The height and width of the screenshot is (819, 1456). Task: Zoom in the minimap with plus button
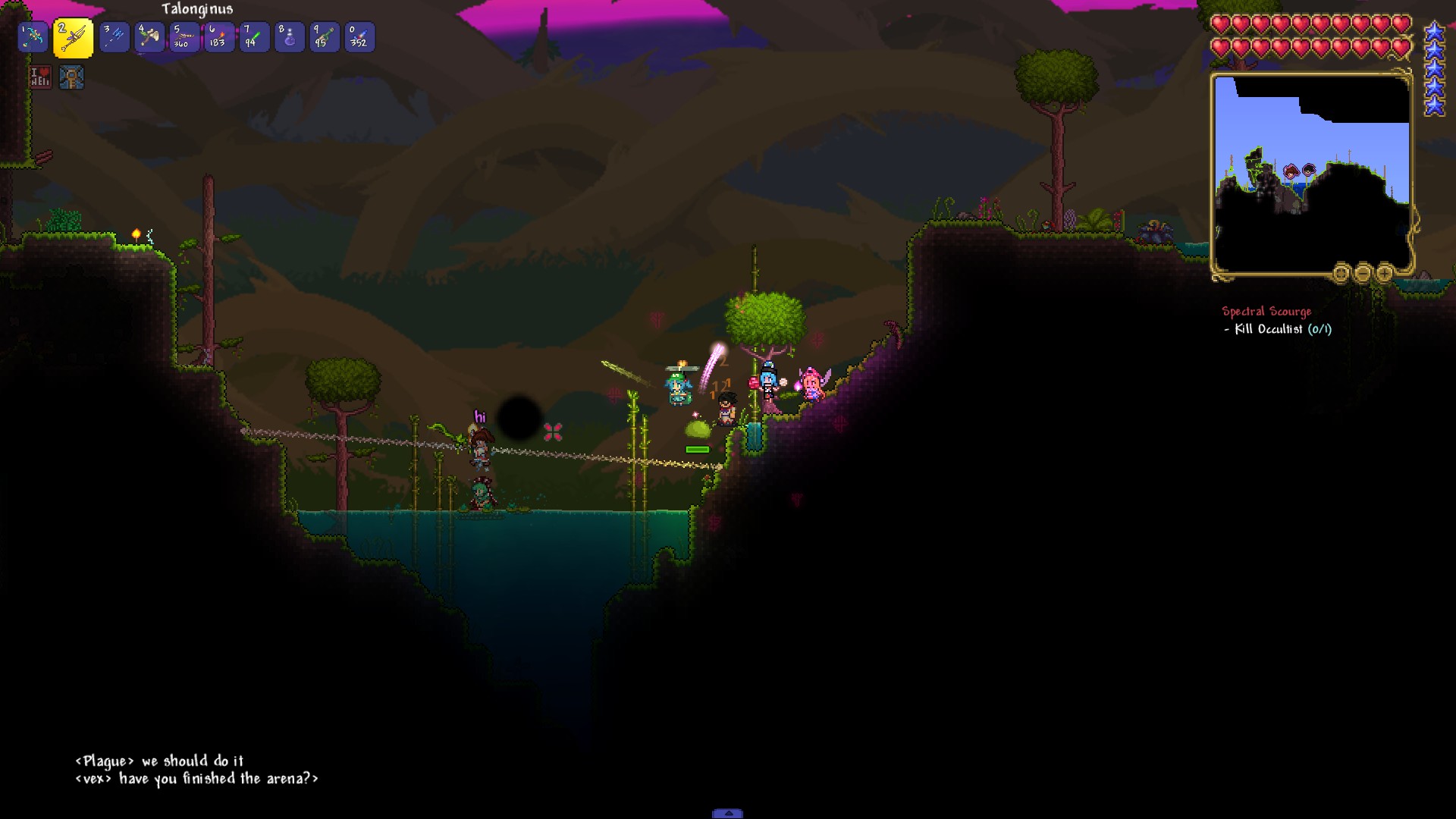[1385, 273]
